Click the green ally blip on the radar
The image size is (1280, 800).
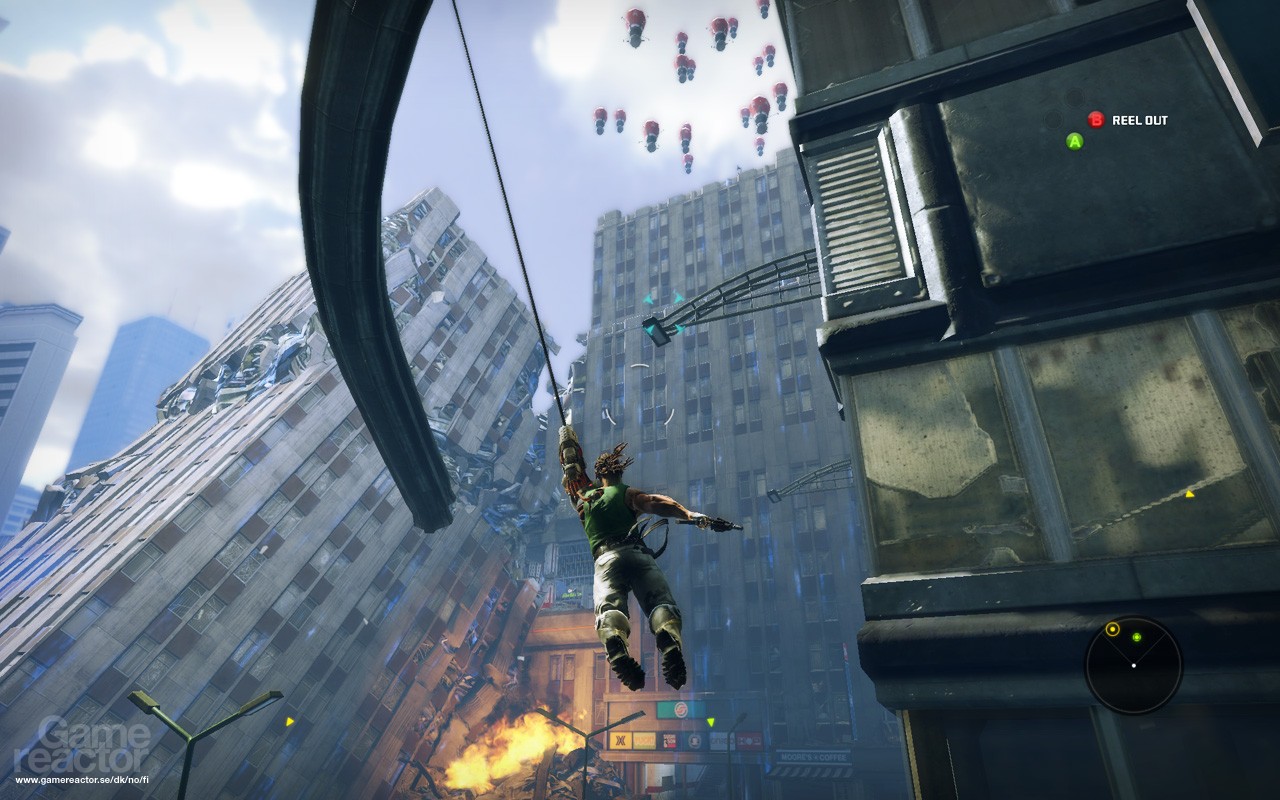[1137, 637]
